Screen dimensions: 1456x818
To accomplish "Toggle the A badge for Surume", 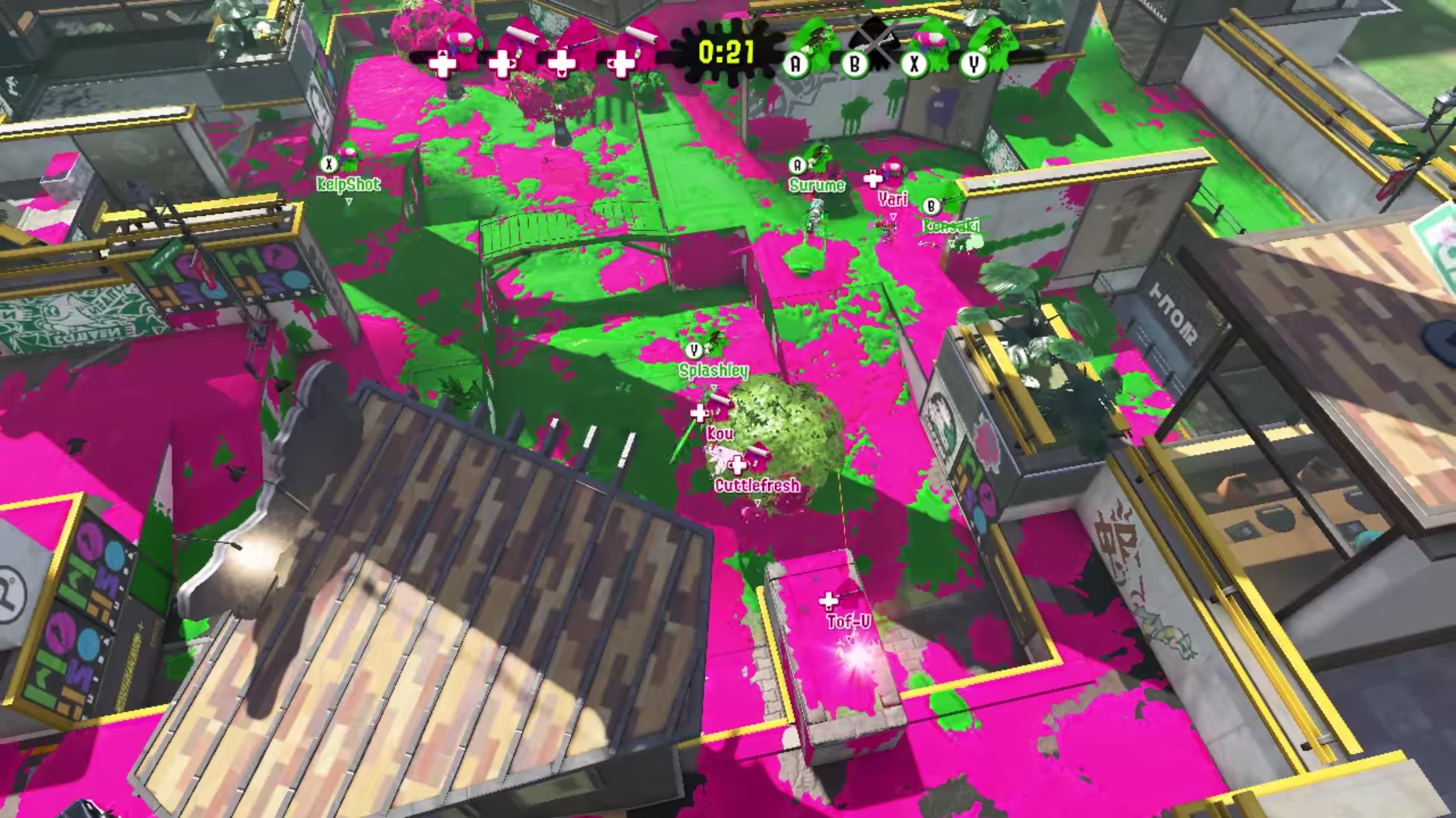I will [x=798, y=165].
